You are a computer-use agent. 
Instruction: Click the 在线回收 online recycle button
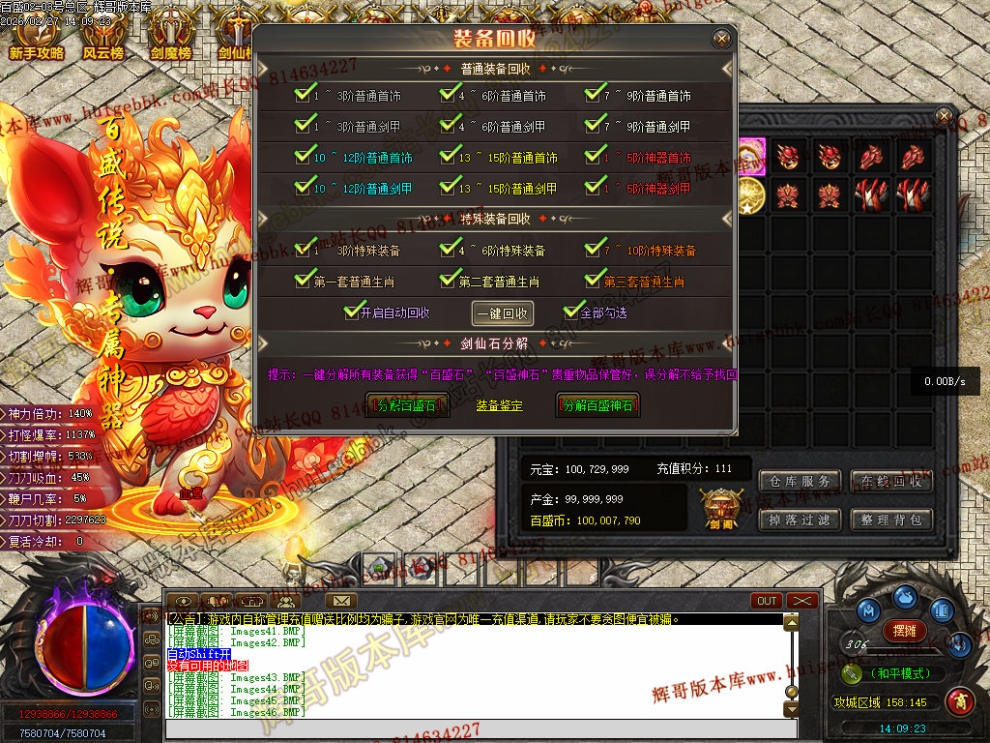coord(891,482)
